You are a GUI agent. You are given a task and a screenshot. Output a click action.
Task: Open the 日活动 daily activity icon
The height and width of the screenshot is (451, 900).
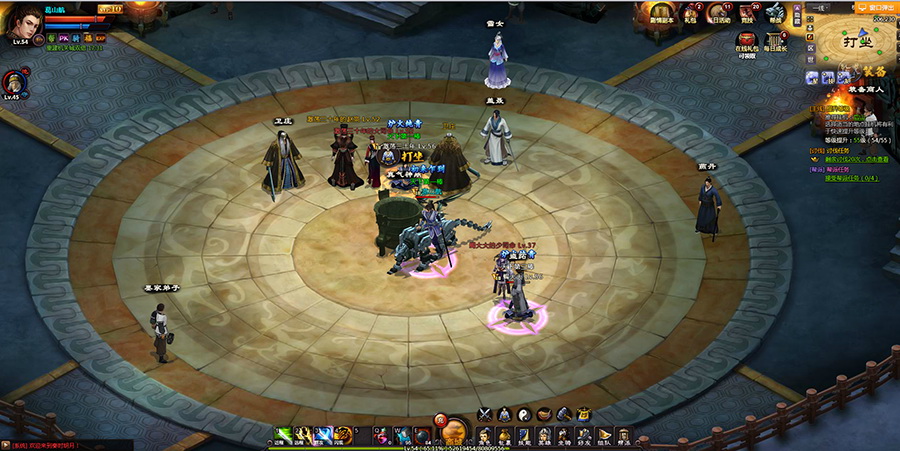click(x=720, y=12)
